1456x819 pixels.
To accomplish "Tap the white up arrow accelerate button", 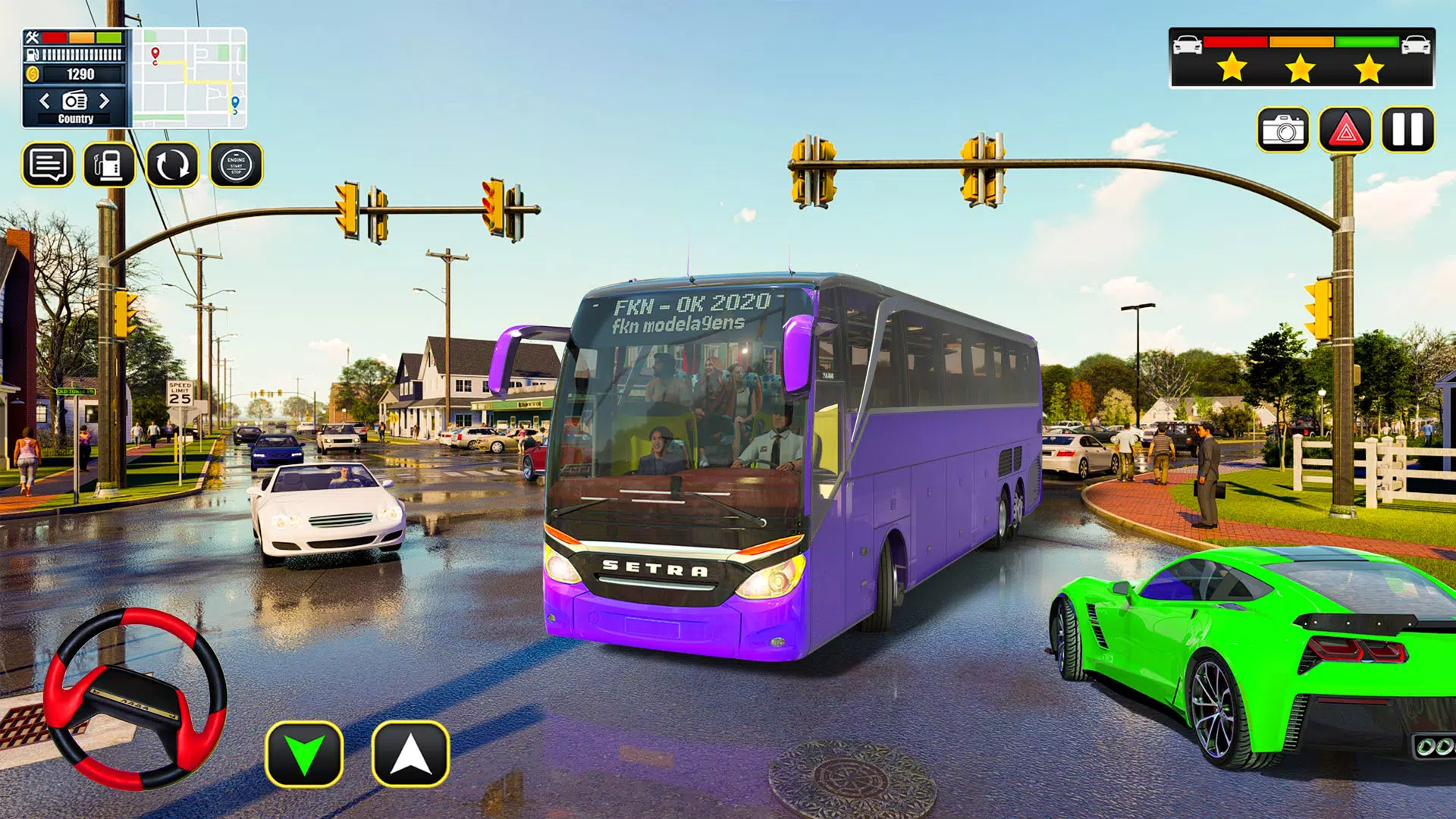I will point(410,754).
